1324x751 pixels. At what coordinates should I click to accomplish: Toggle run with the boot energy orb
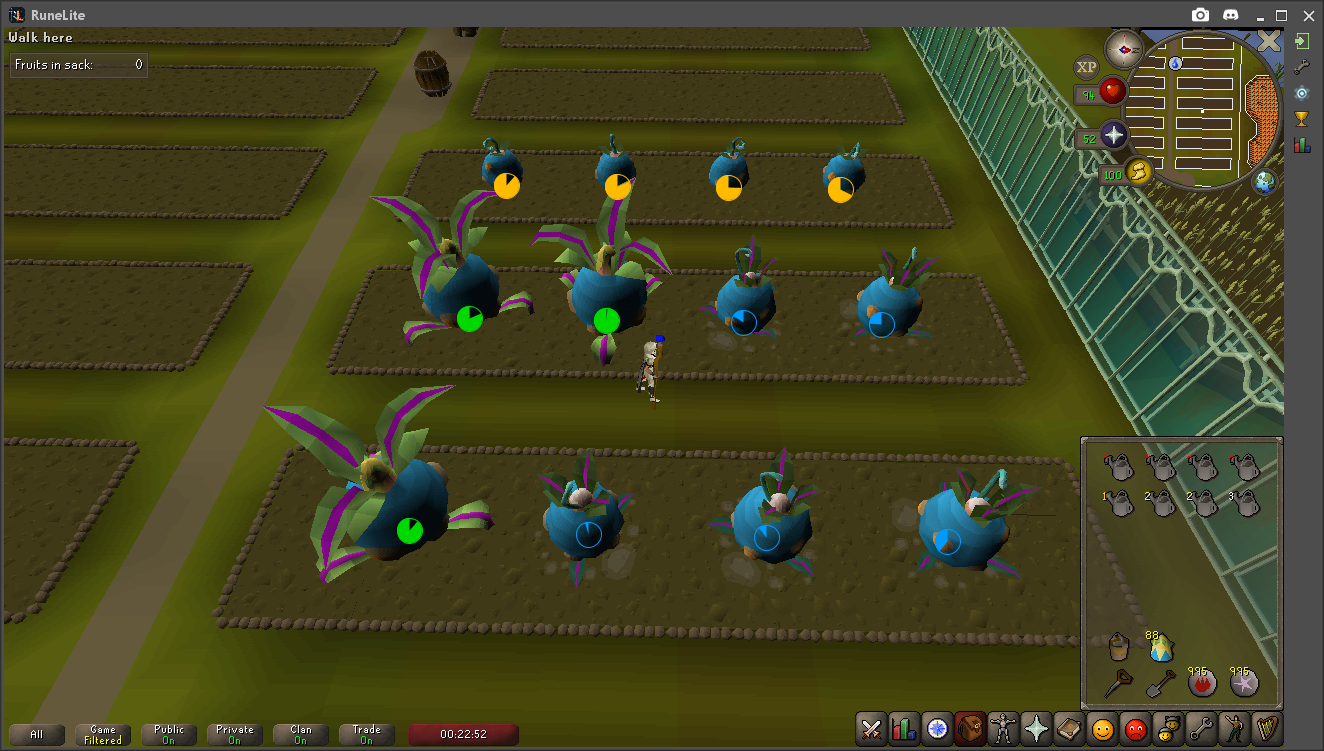tap(1138, 172)
